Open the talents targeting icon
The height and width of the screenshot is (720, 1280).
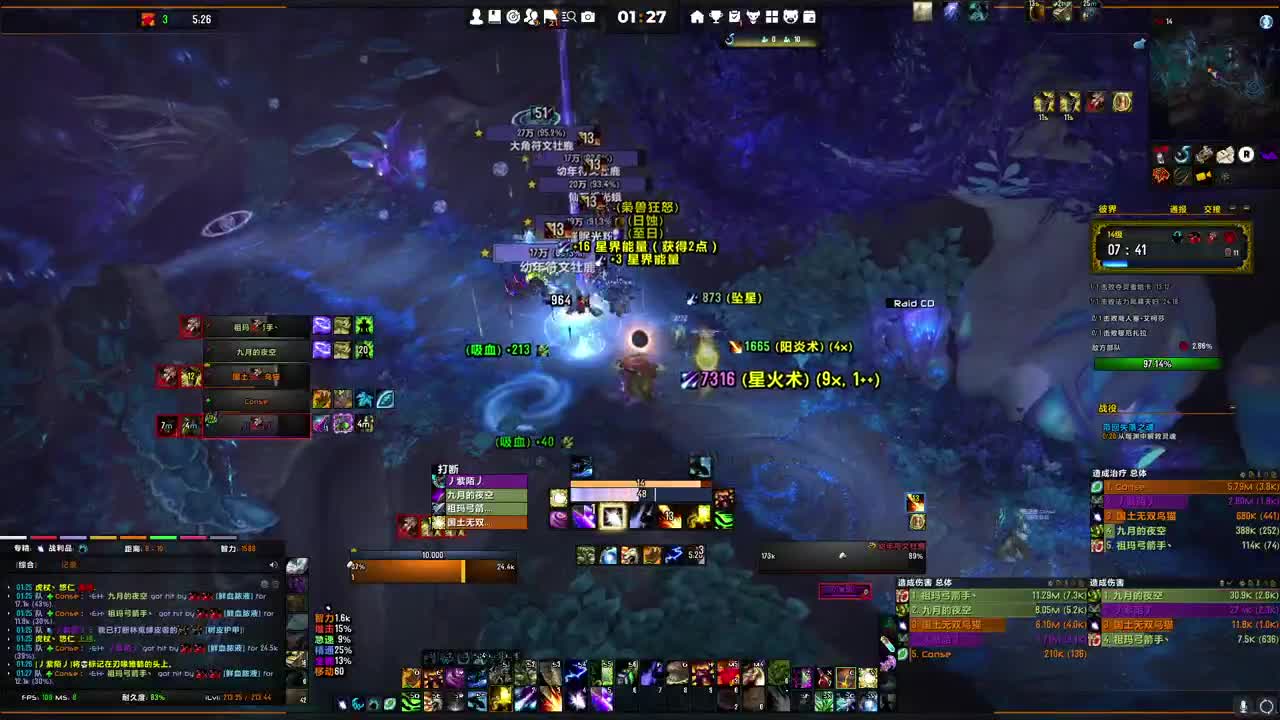pos(514,16)
